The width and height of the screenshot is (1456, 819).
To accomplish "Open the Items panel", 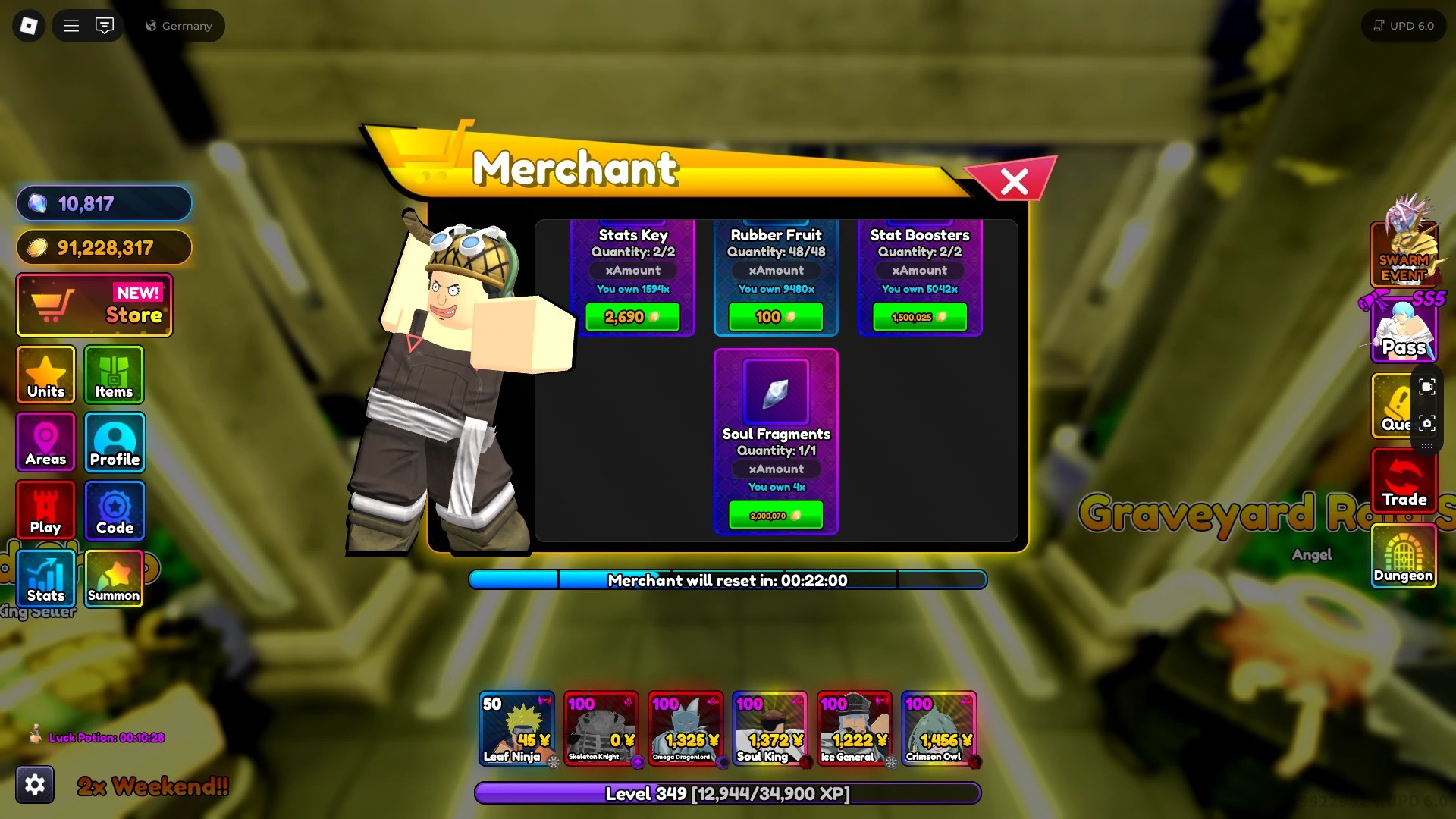I will (114, 375).
